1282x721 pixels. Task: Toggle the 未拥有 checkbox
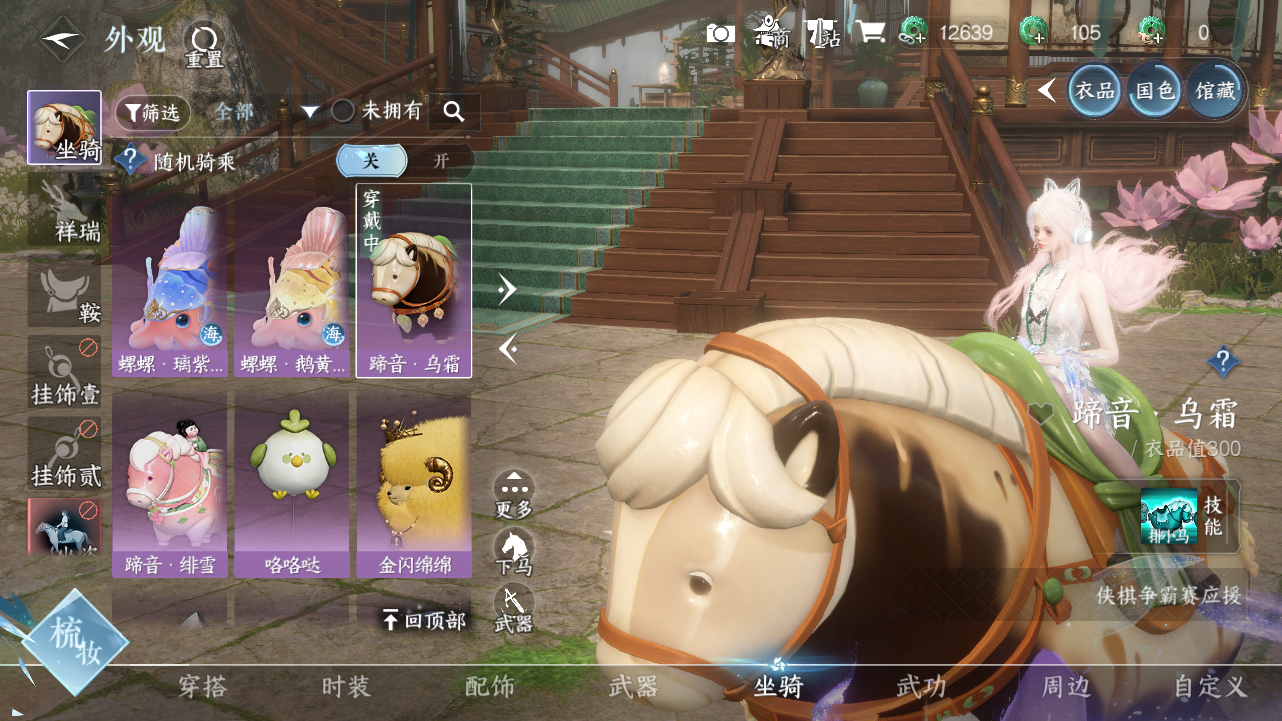(x=344, y=111)
